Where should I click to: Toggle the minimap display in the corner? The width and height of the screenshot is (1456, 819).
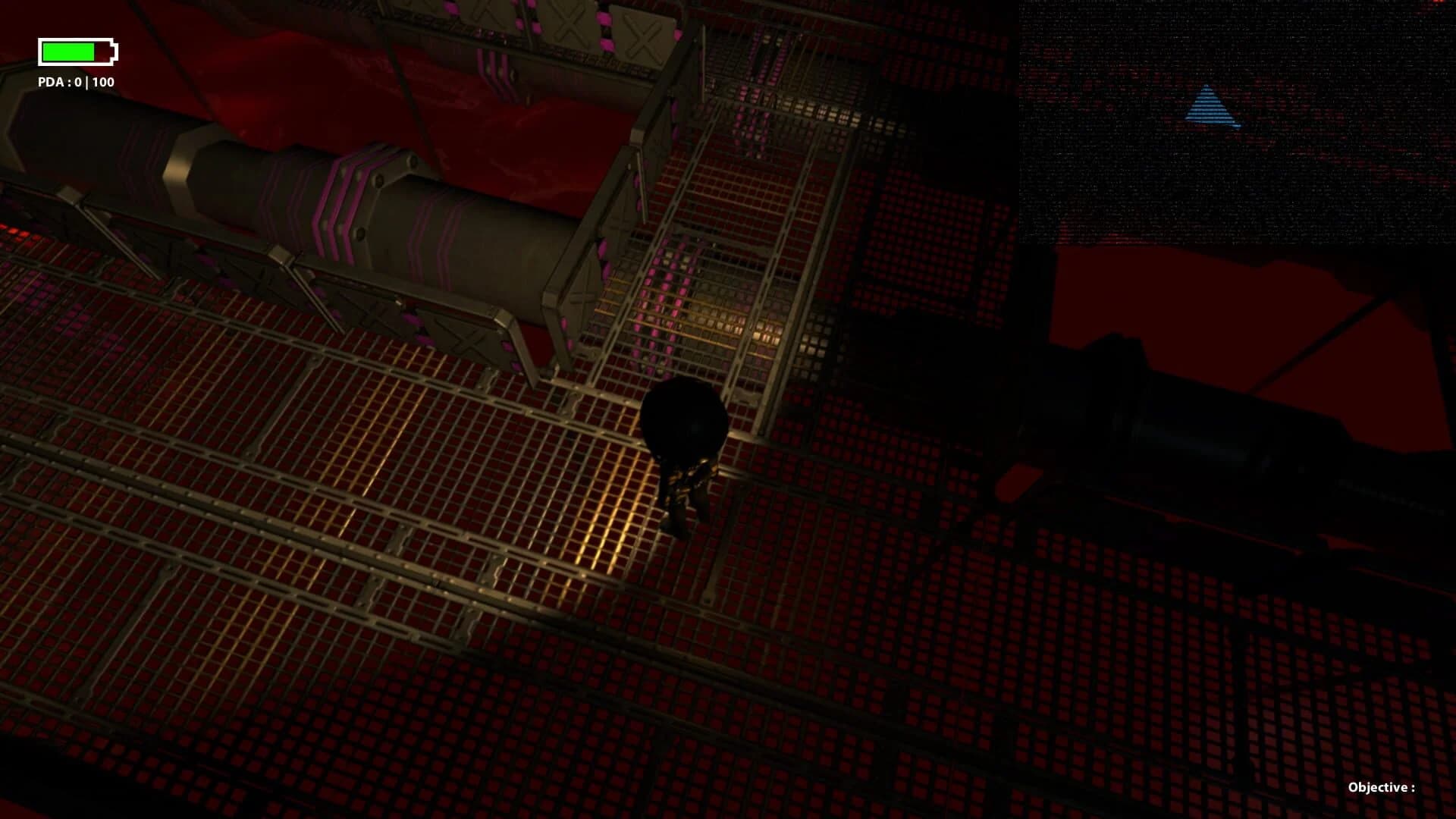click(1236, 121)
